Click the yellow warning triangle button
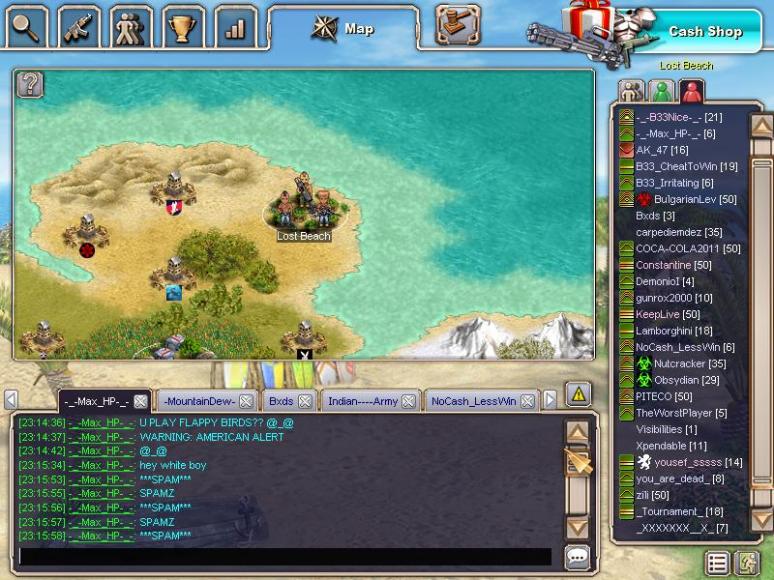Screen dimensions: 774x580 pyautogui.click(x=578, y=395)
